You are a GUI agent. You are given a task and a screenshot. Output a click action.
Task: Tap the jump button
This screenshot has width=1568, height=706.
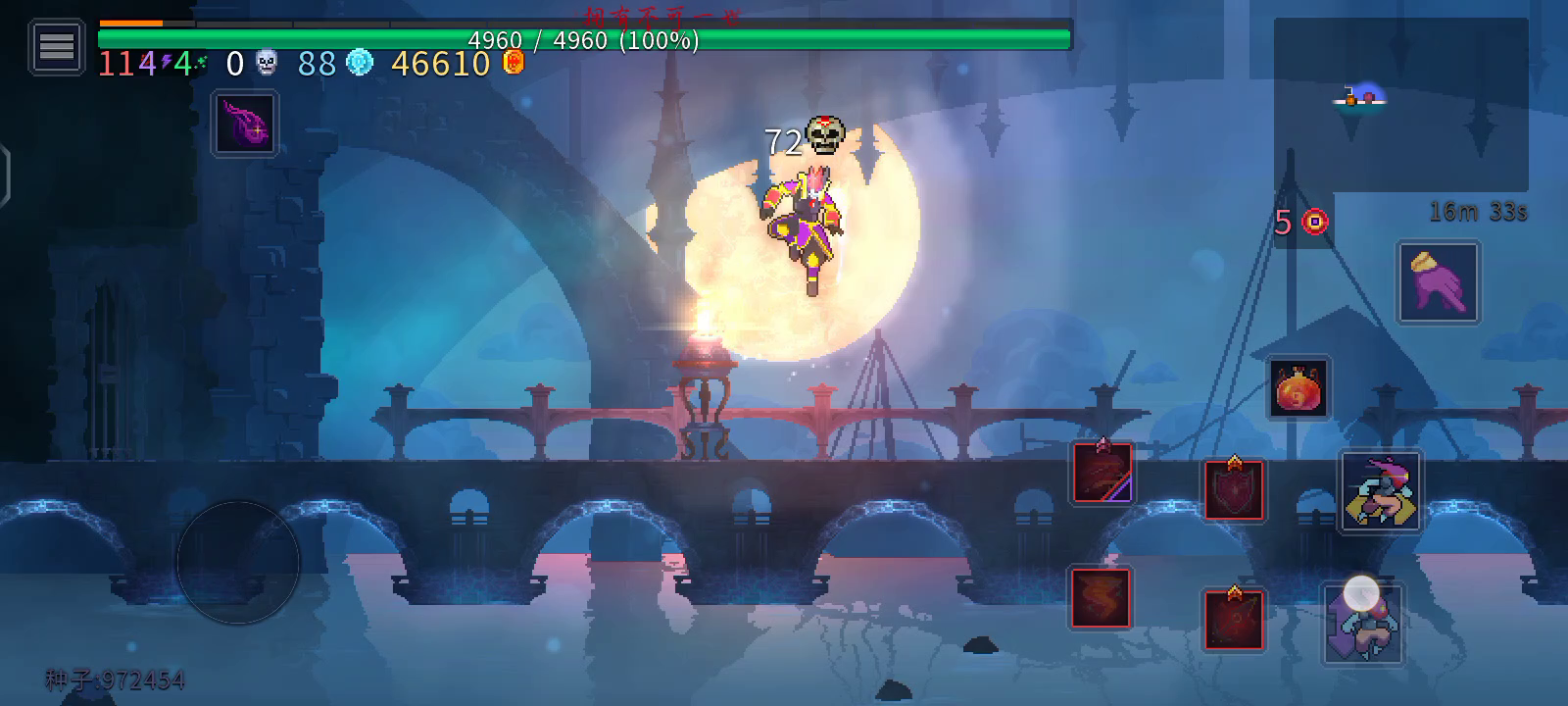point(1362,624)
